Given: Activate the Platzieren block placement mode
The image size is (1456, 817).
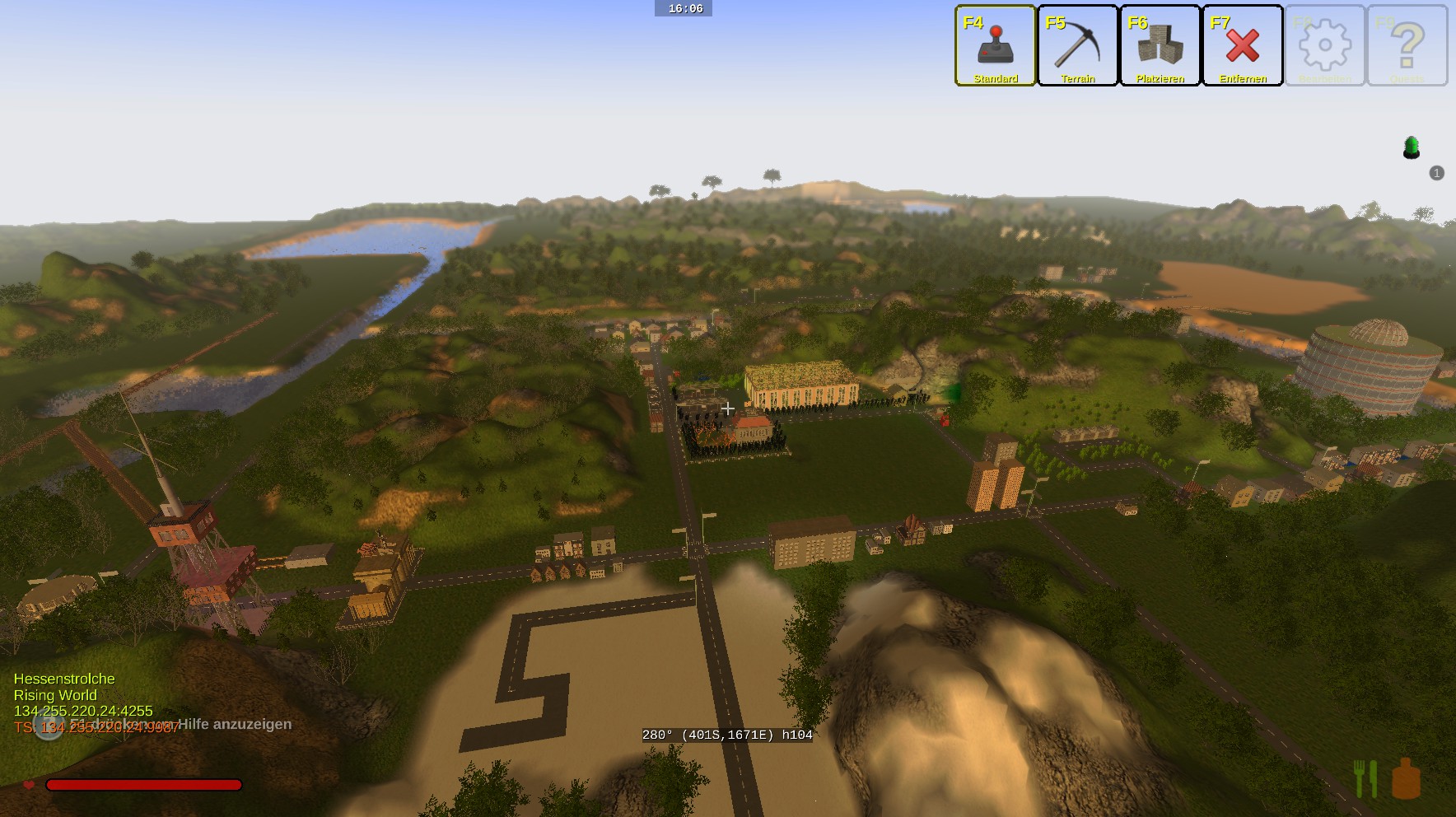Looking at the screenshot, I should click(1160, 45).
